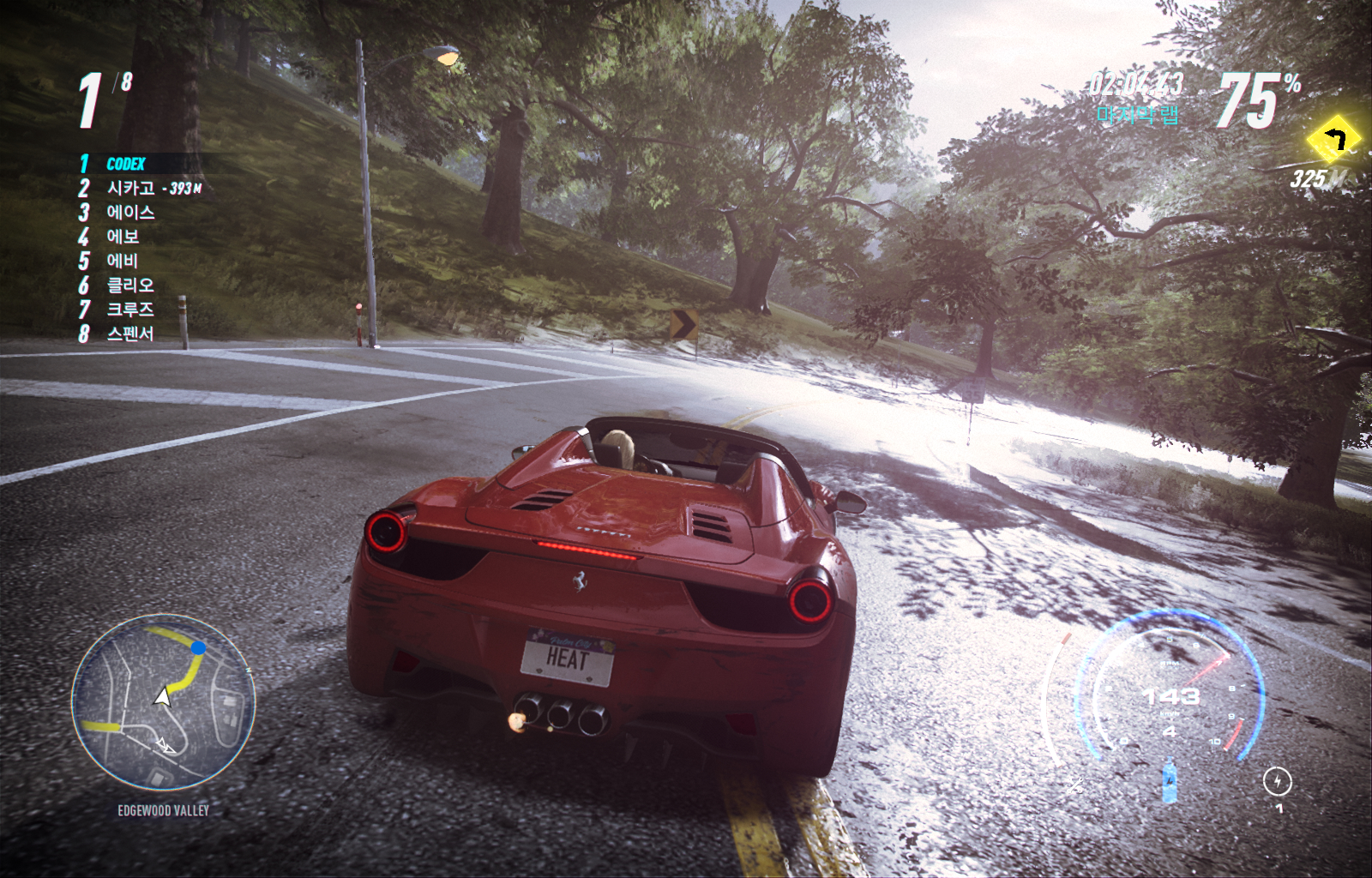Click the white player arrow on the minimap

click(x=162, y=696)
